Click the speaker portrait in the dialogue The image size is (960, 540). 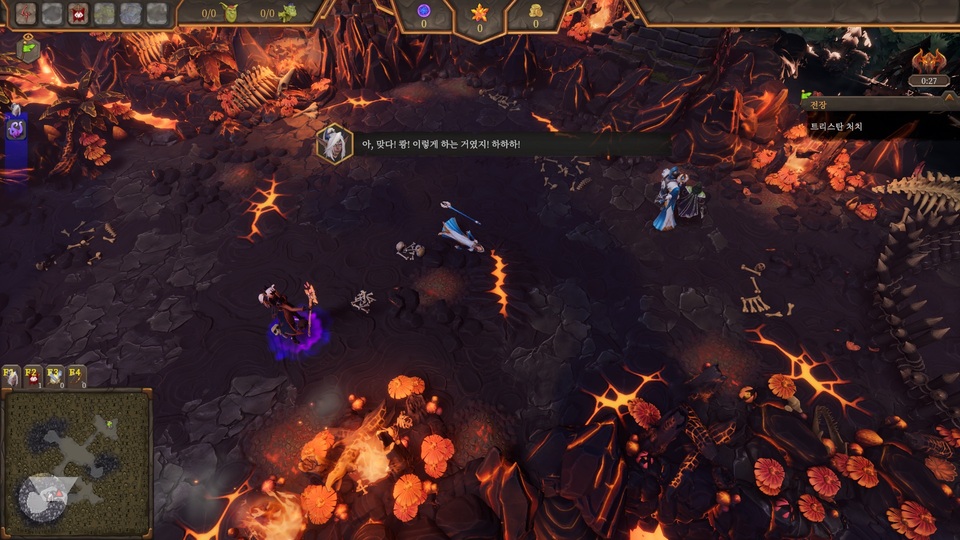tap(334, 144)
